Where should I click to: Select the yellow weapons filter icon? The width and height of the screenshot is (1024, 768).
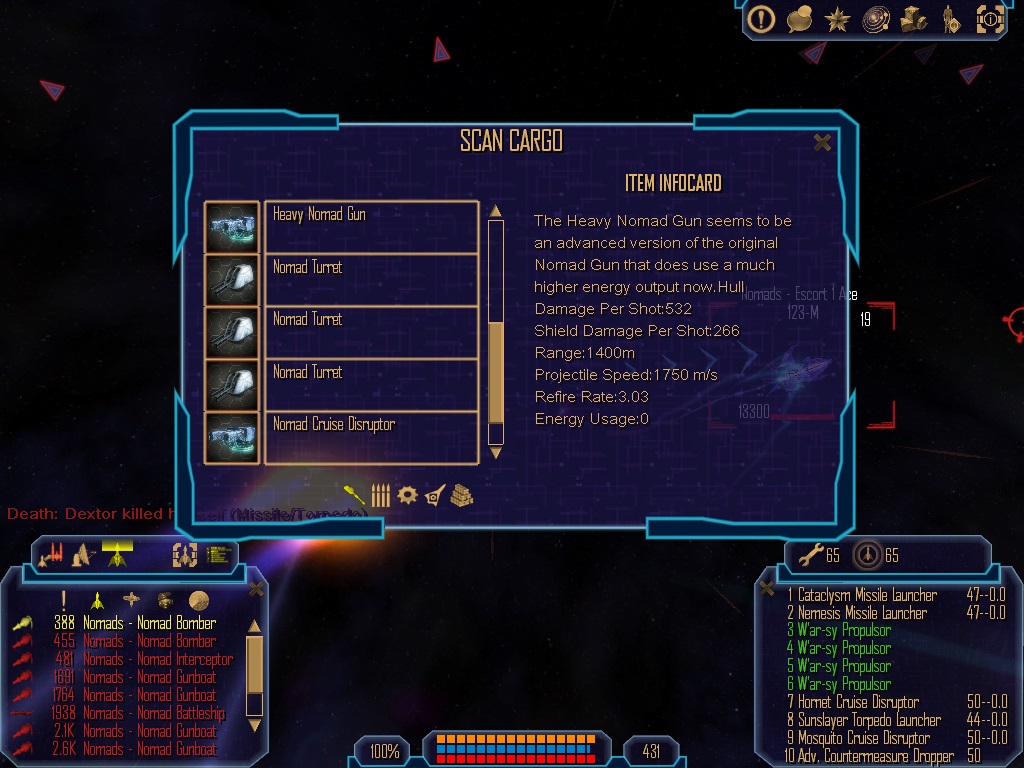[353, 494]
